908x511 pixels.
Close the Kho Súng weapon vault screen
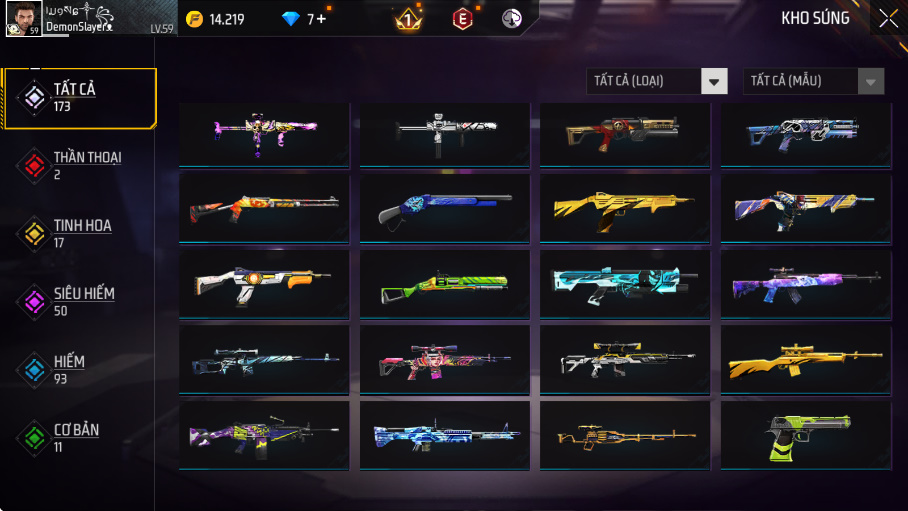coord(888,18)
